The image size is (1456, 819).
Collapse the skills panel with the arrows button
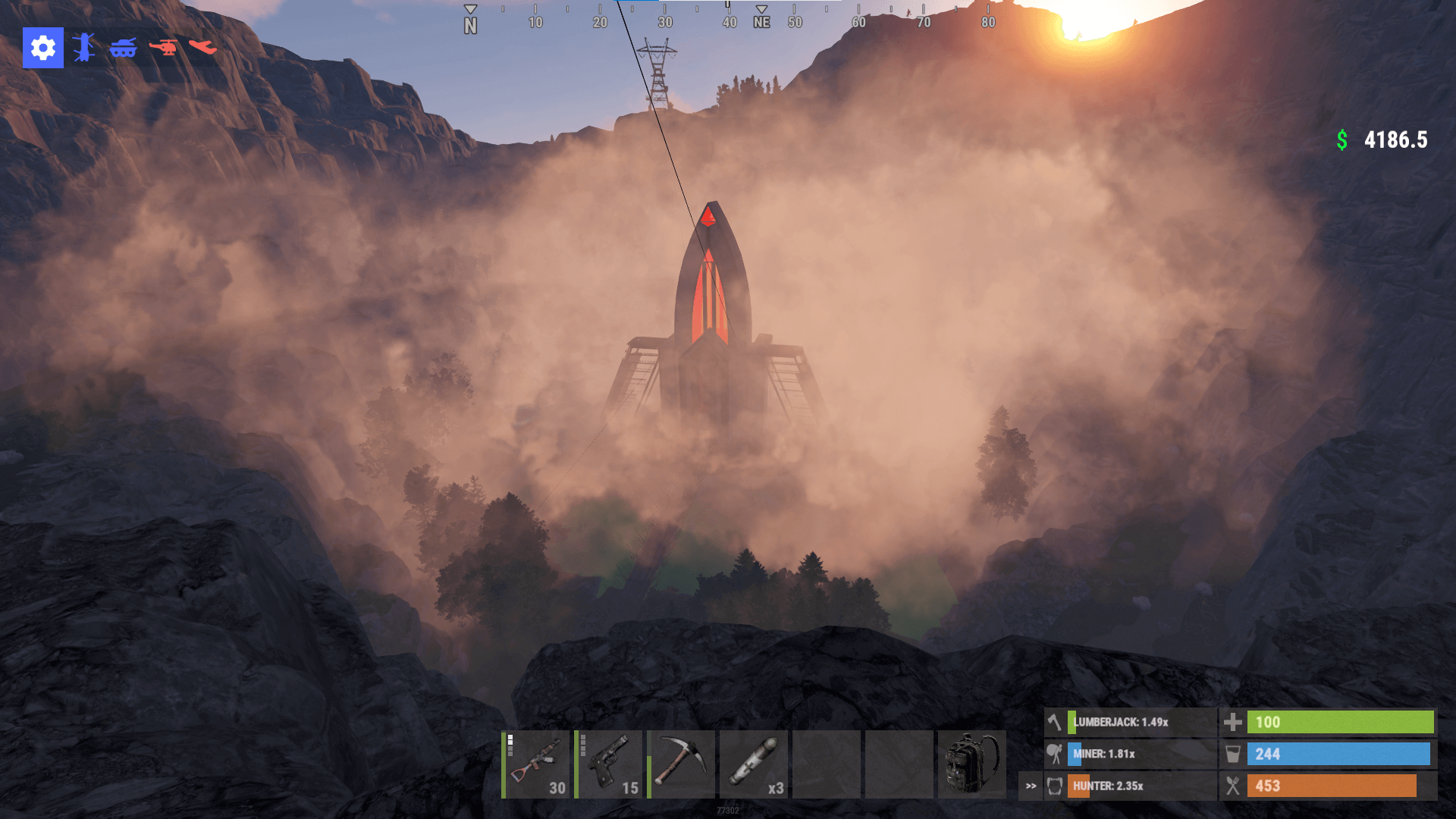coord(1031,786)
